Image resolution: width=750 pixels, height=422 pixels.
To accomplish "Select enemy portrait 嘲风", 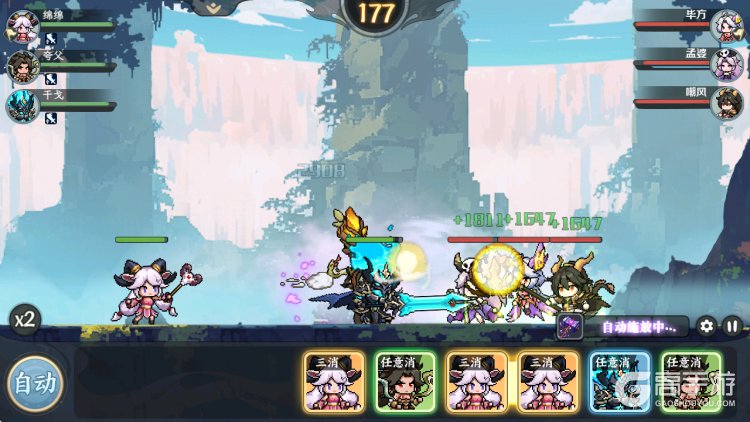I will pos(727,103).
